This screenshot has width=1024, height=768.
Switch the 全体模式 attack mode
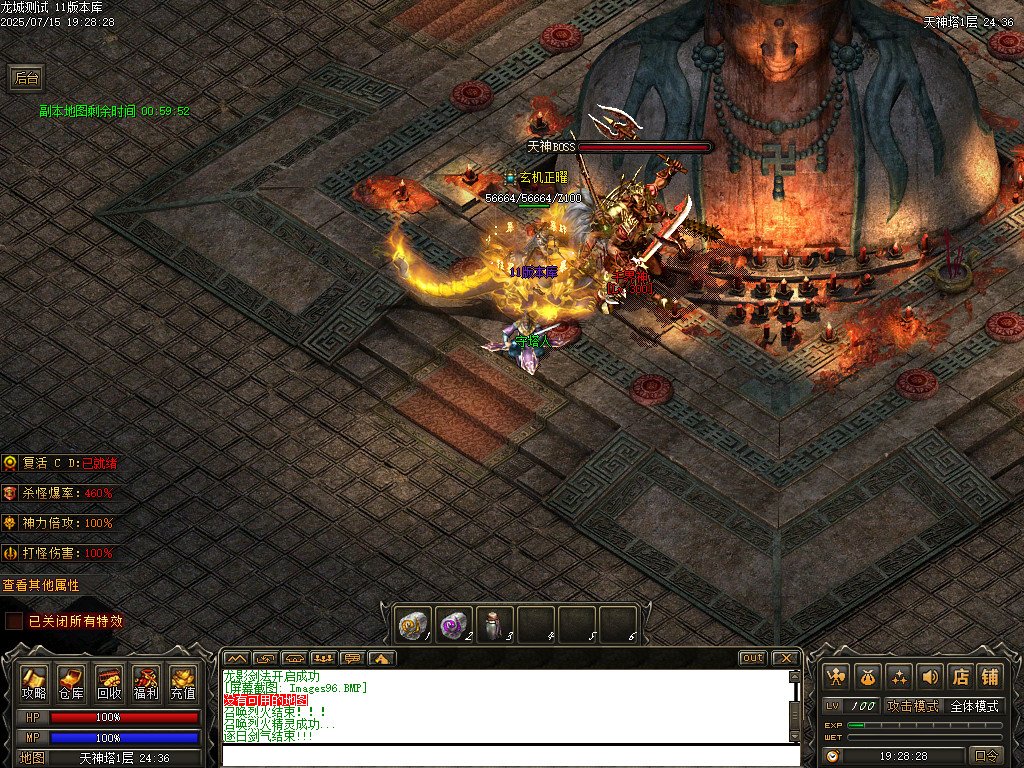[973, 706]
